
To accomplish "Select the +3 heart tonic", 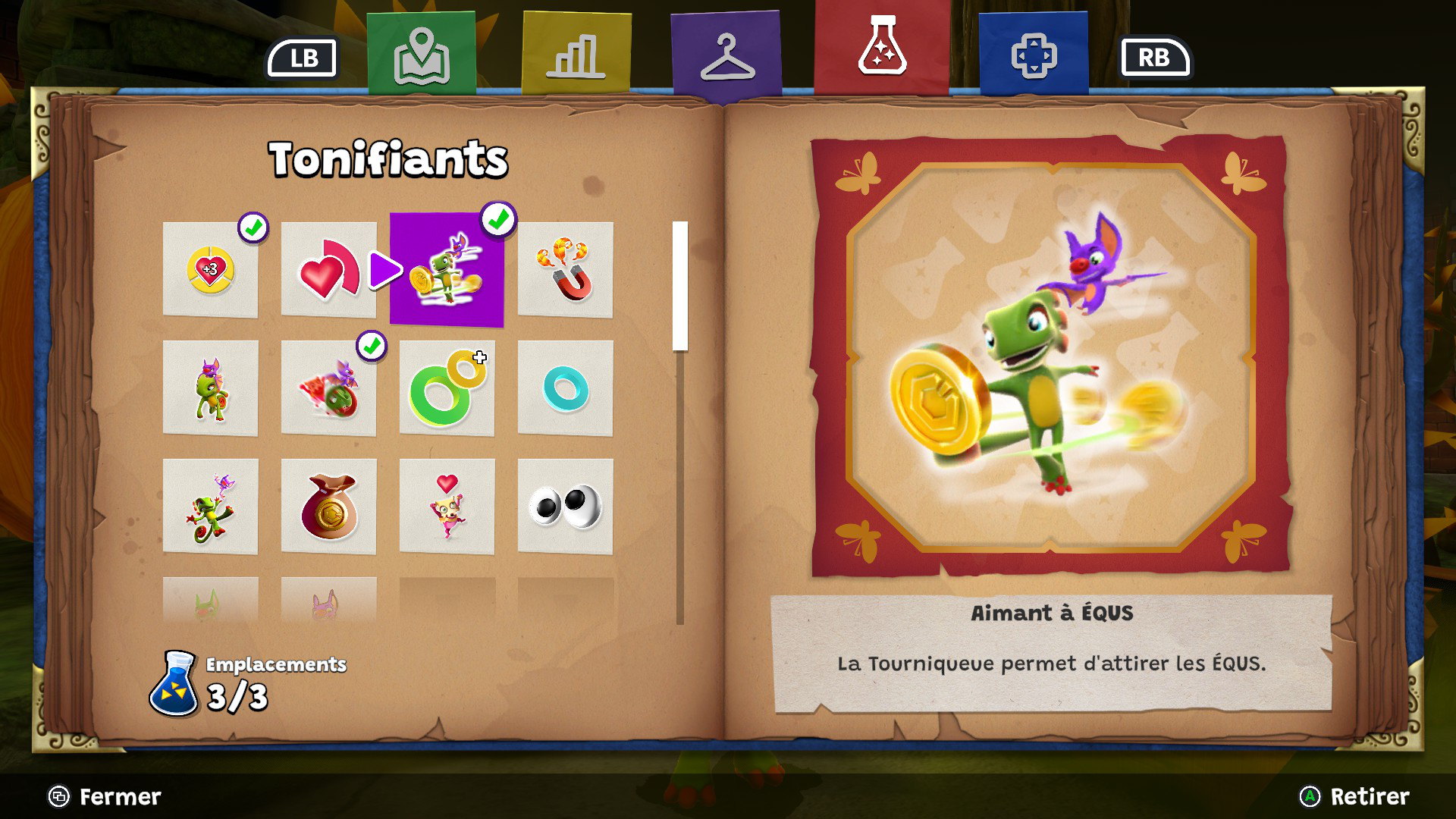I will point(211,270).
